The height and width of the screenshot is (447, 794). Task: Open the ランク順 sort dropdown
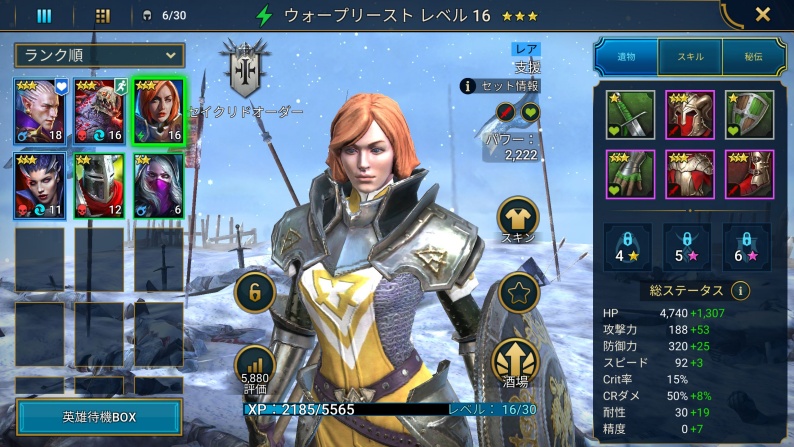pos(99,55)
